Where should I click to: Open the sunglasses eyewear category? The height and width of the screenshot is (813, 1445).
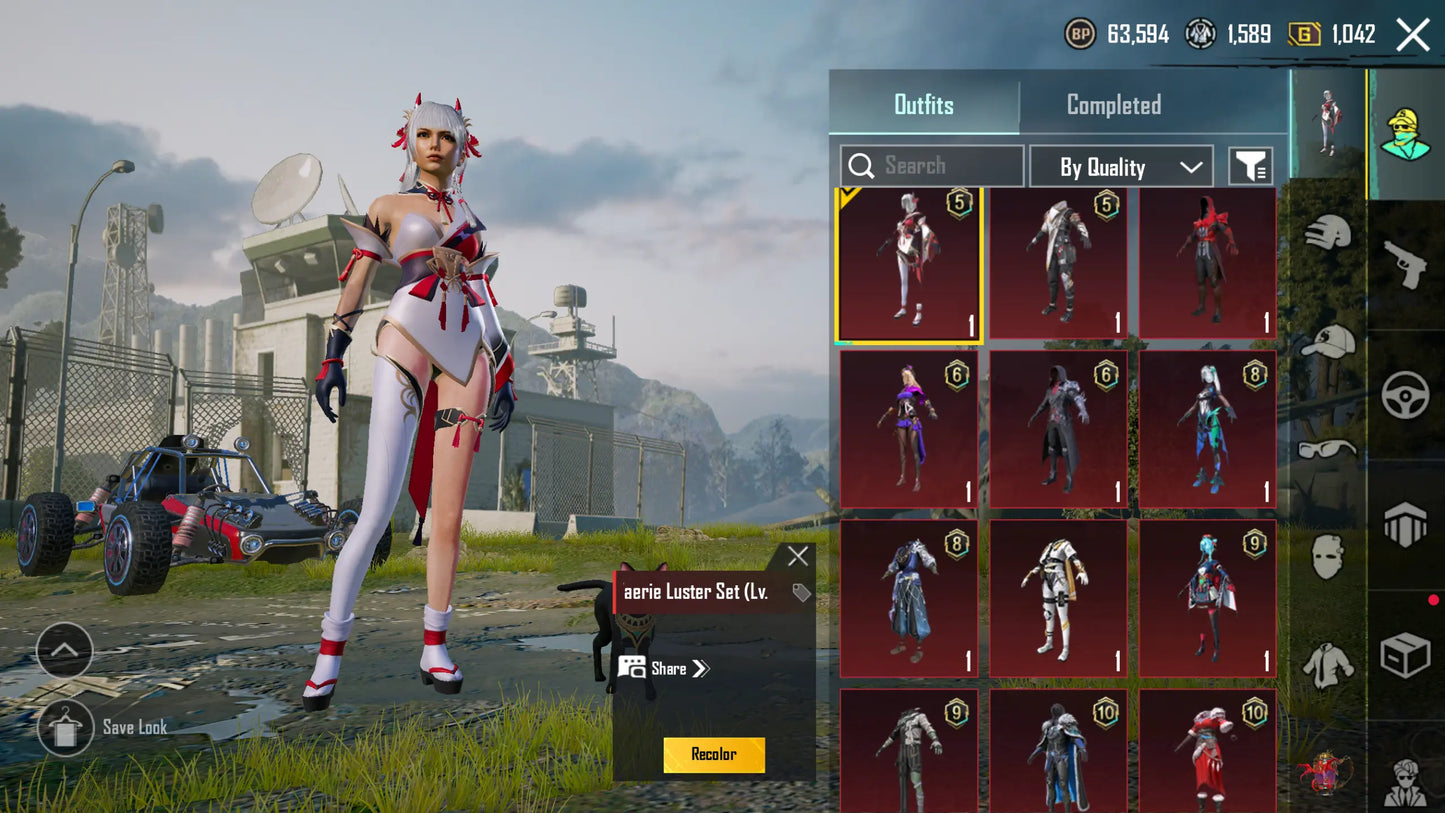pos(1328,449)
